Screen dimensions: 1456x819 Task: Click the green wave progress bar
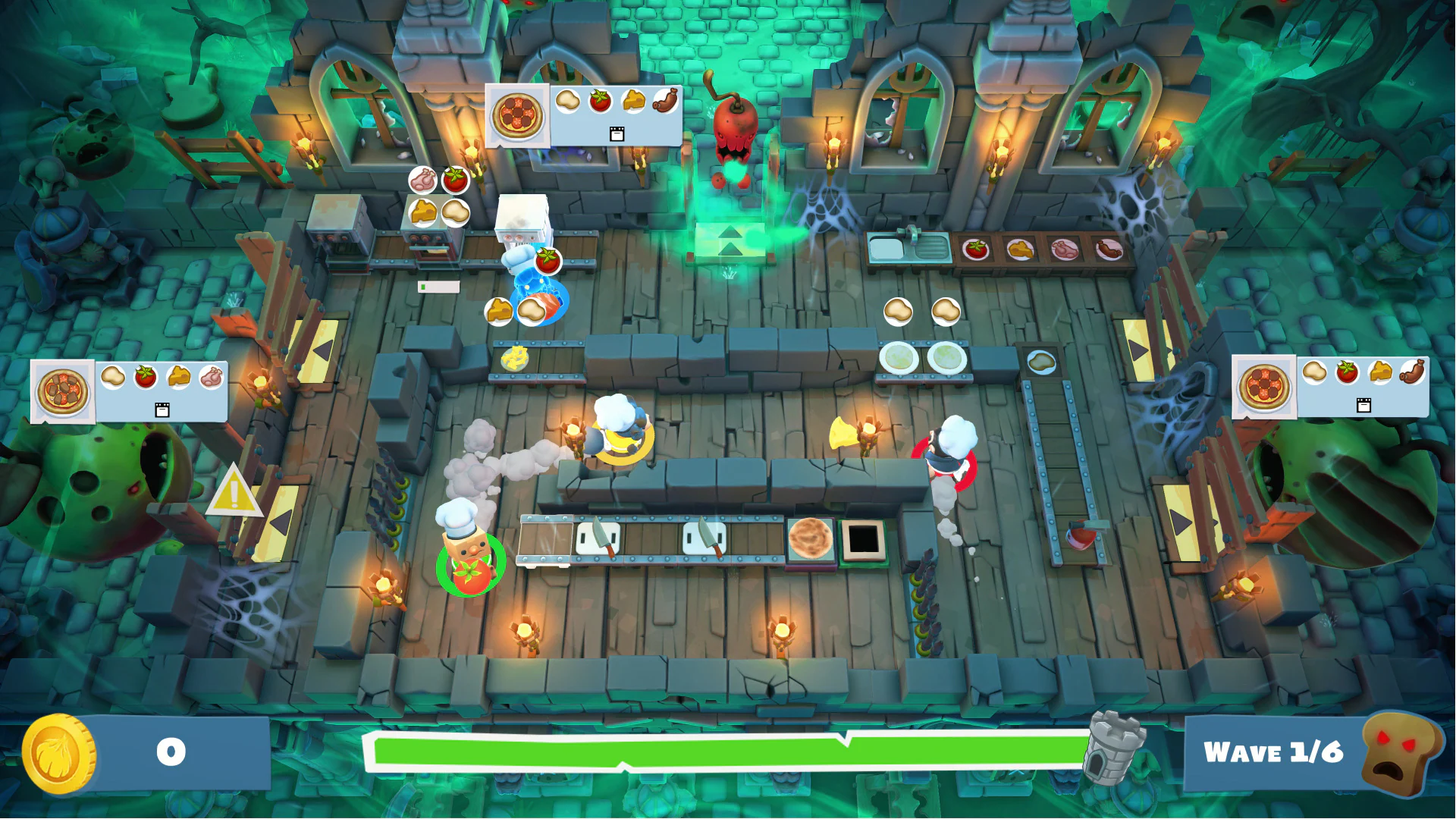point(728,752)
